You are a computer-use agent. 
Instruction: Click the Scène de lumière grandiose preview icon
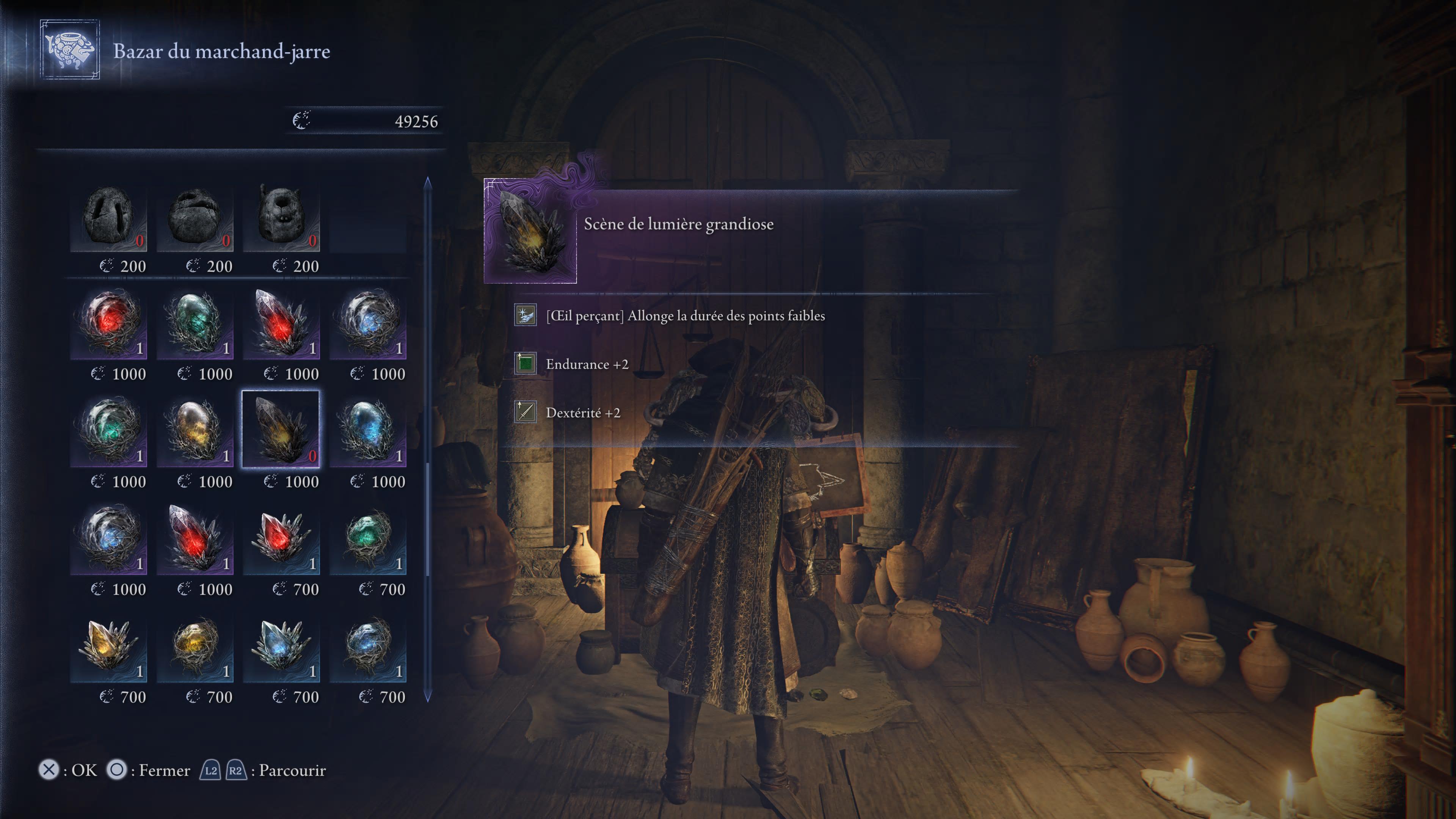pos(530,231)
